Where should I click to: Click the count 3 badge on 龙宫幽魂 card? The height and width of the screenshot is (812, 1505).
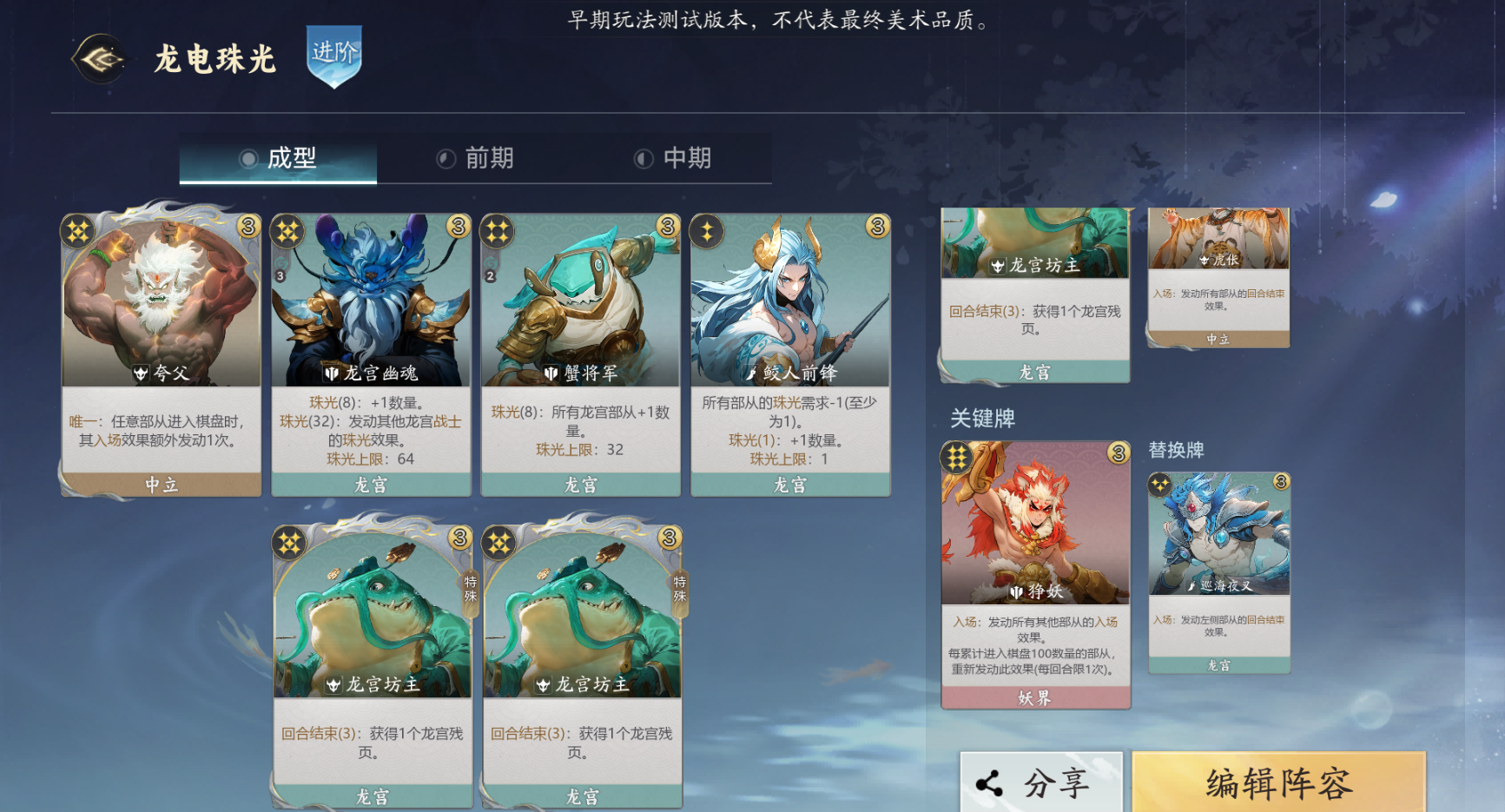[281, 274]
